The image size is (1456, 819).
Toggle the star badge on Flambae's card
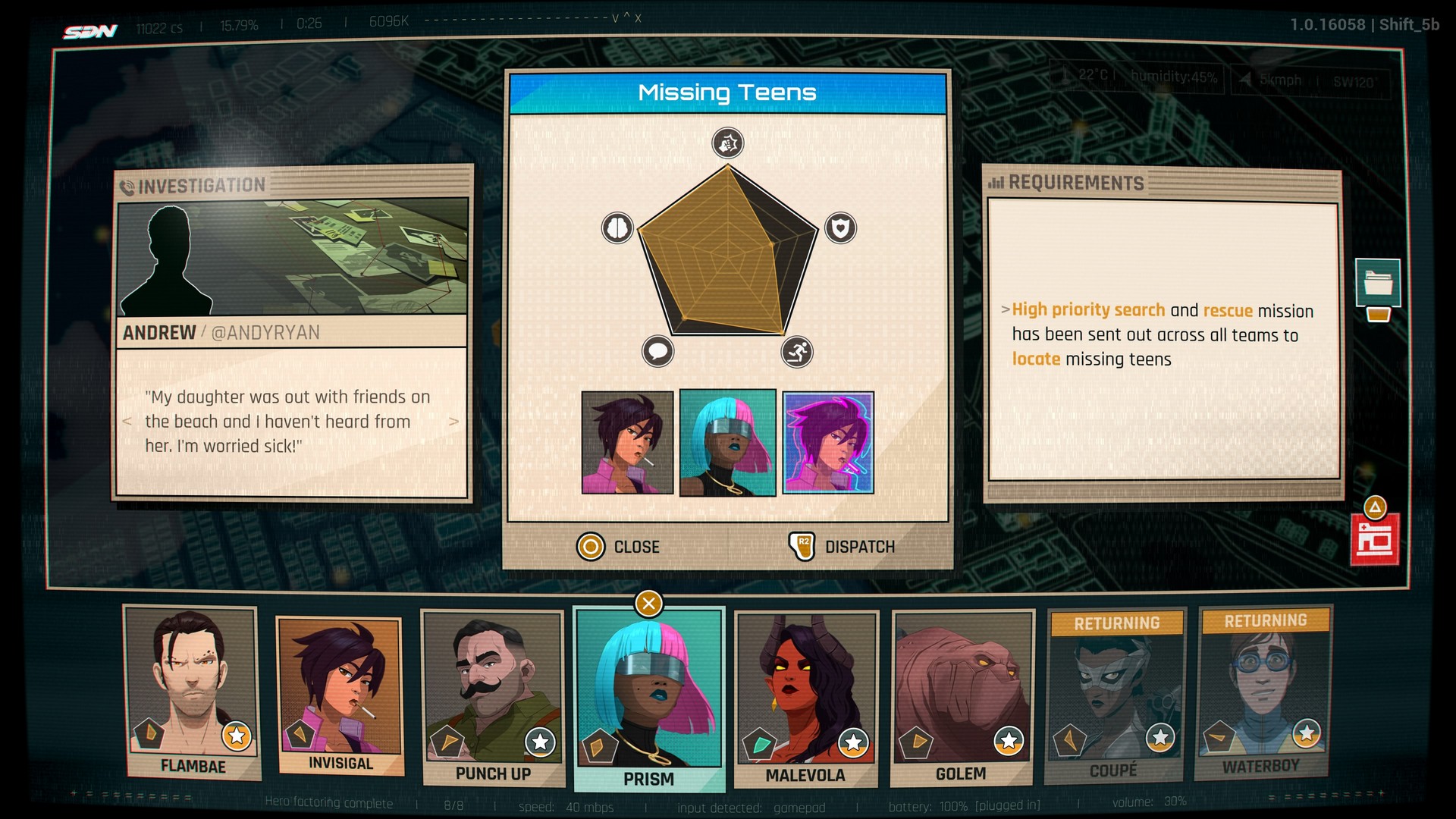pos(235,735)
